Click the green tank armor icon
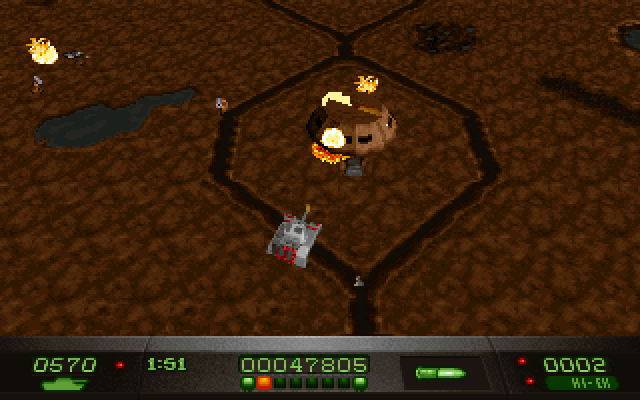This screenshot has height=400, width=640. pyautogui.click(x=64, y=384)
